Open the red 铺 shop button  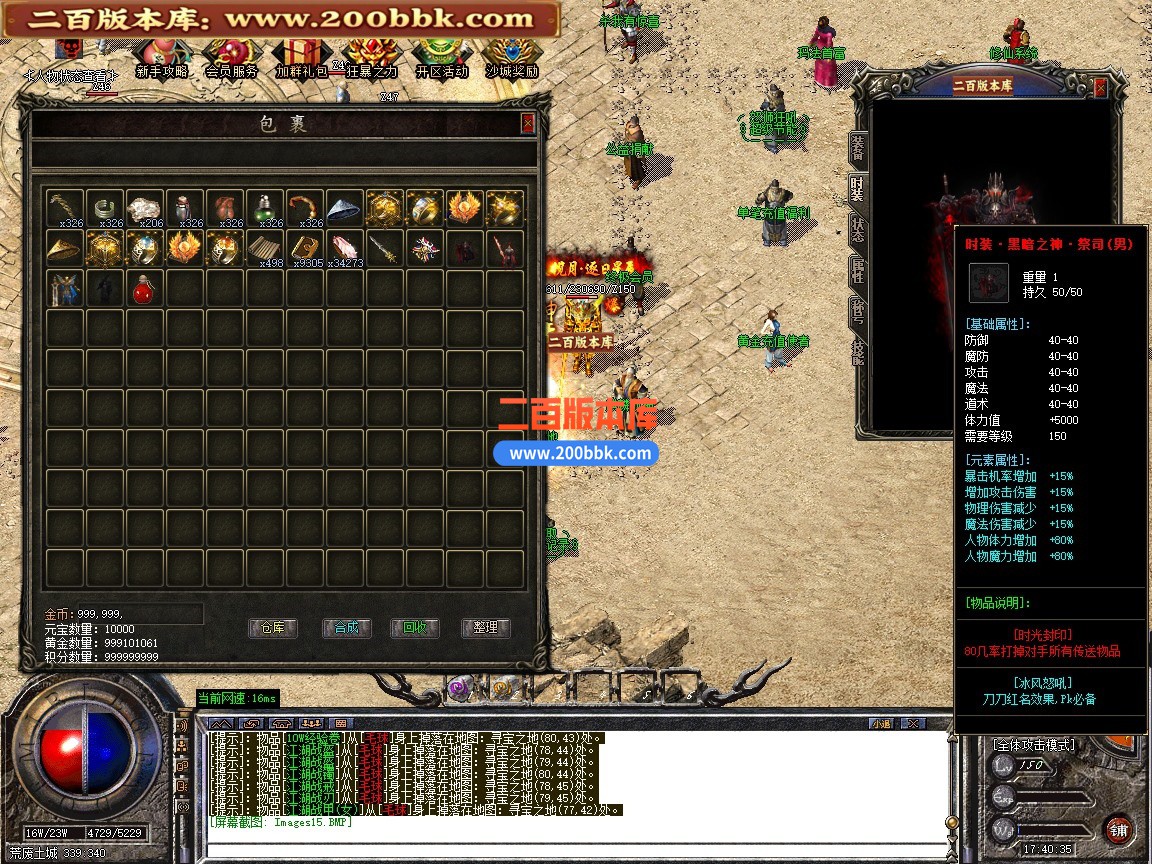tap(1118, 829)
